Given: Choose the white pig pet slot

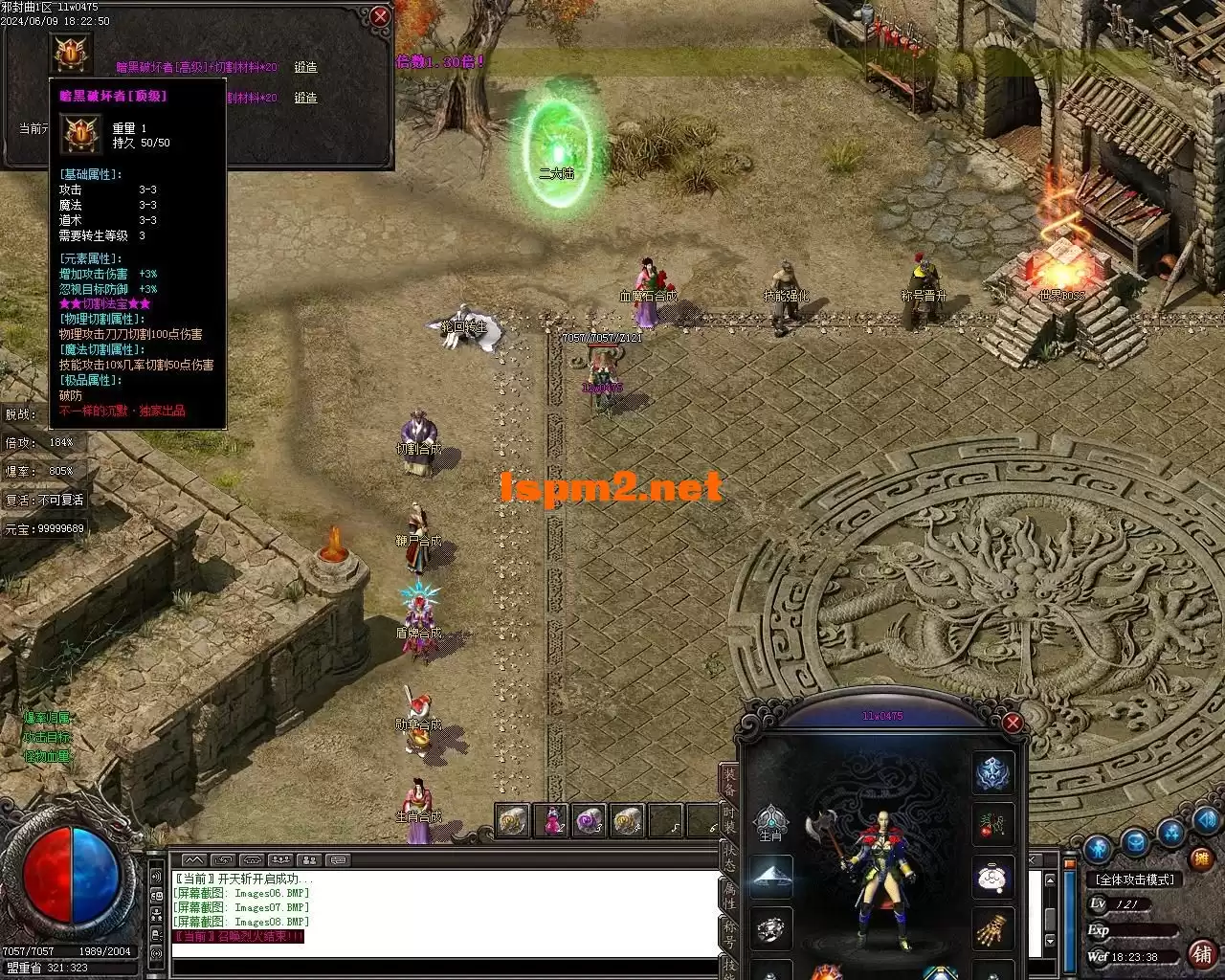Looking at the screenshot, I should point(993,876).
